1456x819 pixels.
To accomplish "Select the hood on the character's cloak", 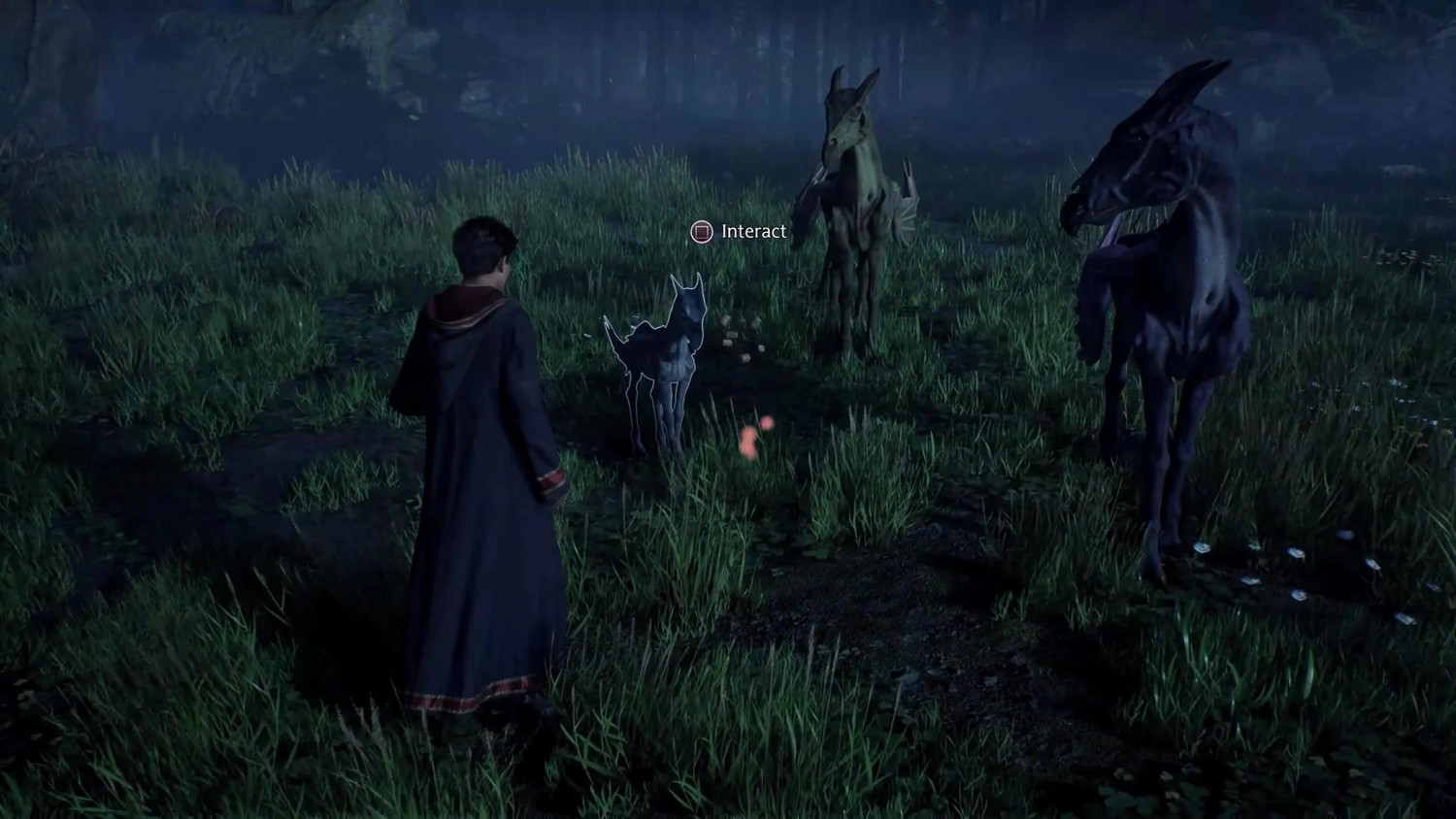I will pyautogui.click(x=456, y=320).
